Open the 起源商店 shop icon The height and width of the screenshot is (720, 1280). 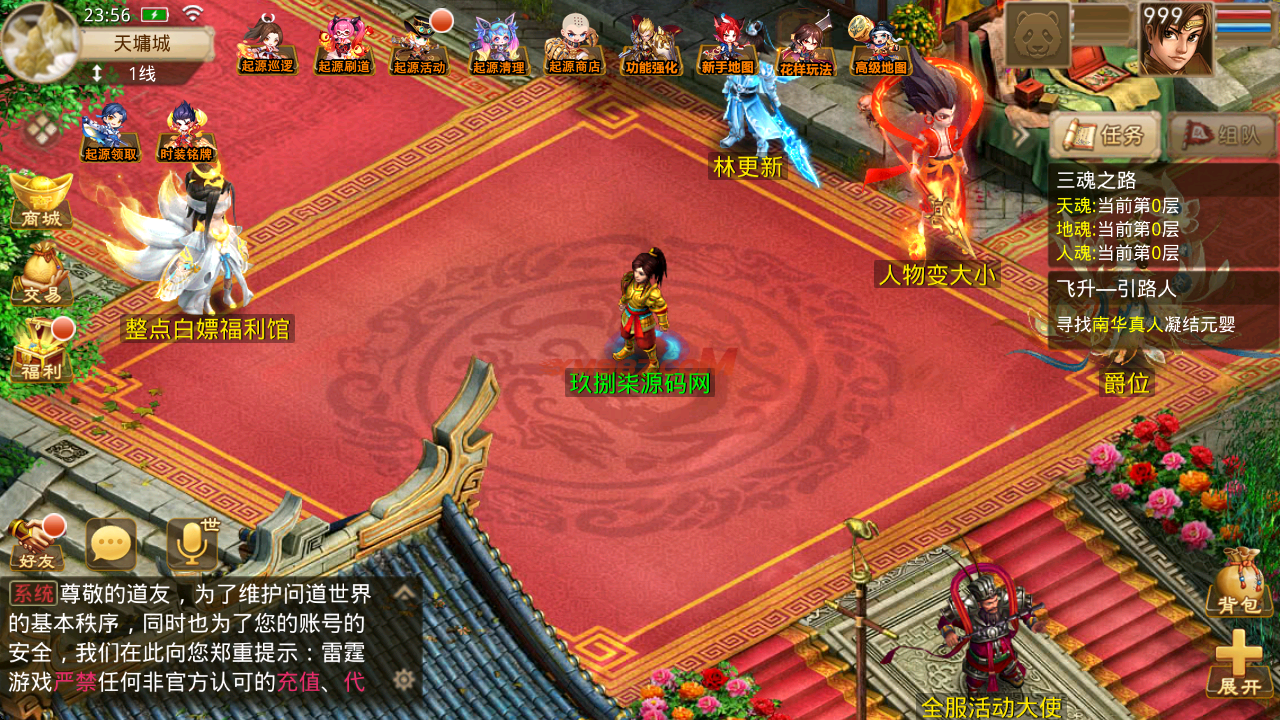[574, 46]
